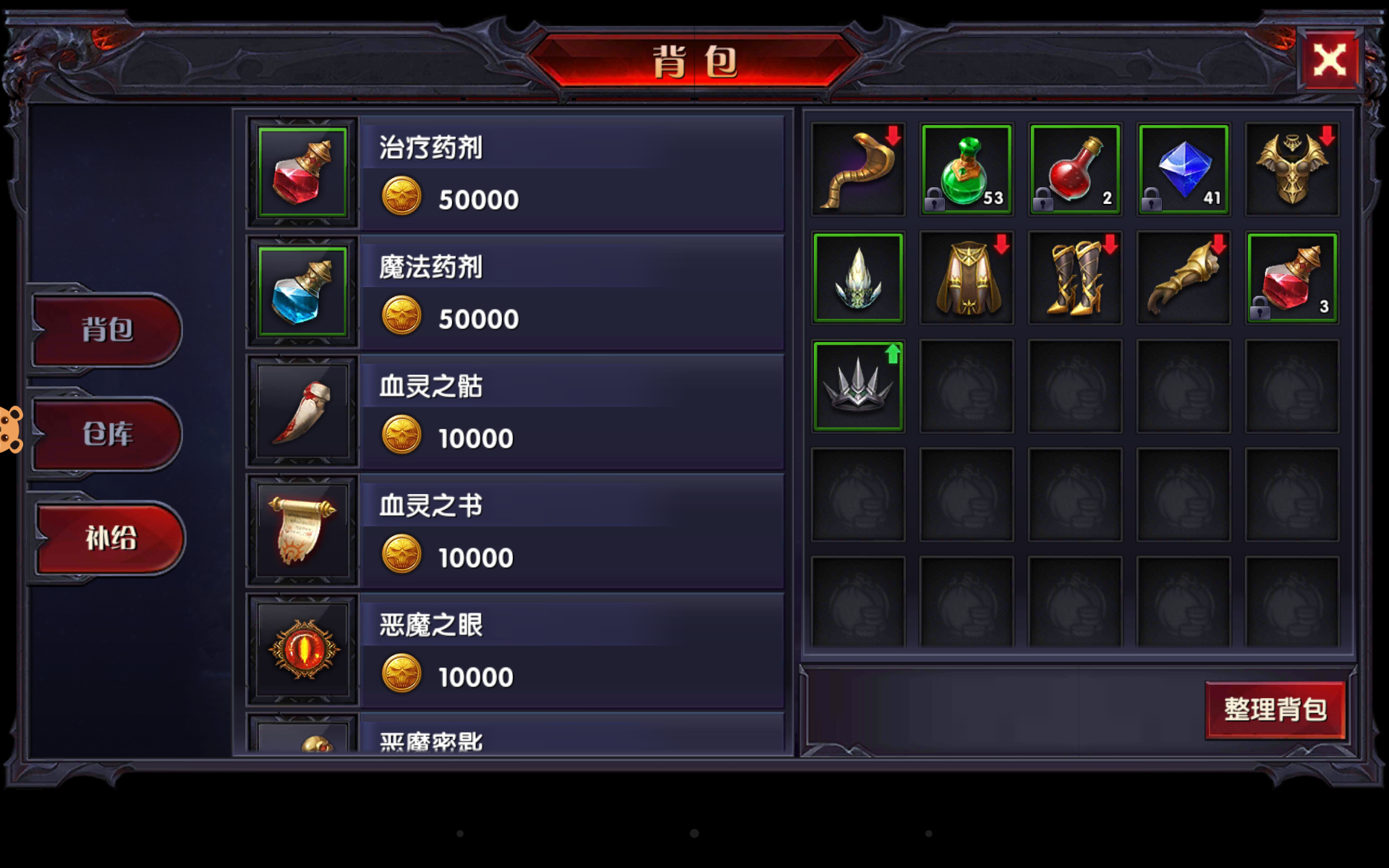Viewport: 1389px width, 868px height.
Task: Open the golden horn item slot
Action: (858, 169)
